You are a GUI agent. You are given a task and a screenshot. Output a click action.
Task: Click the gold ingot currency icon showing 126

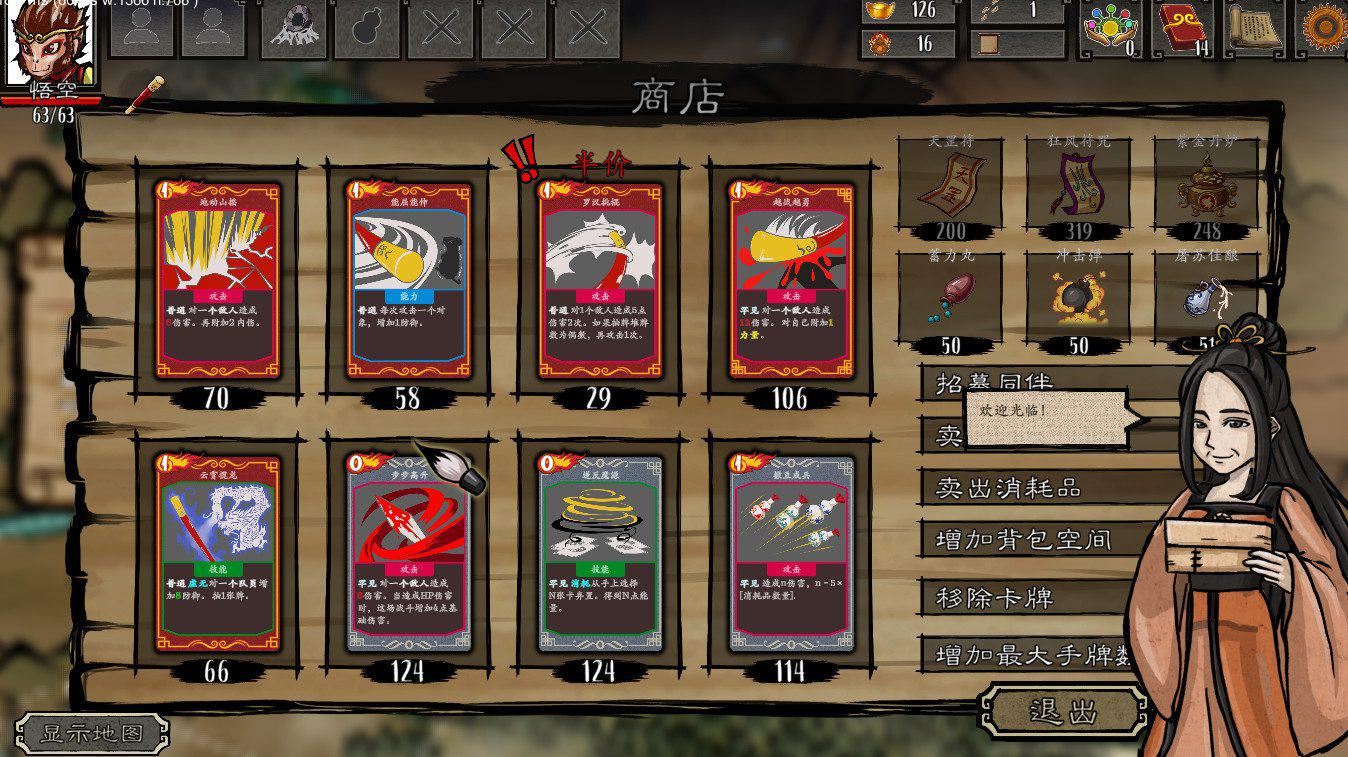click(x=875, y=13)
